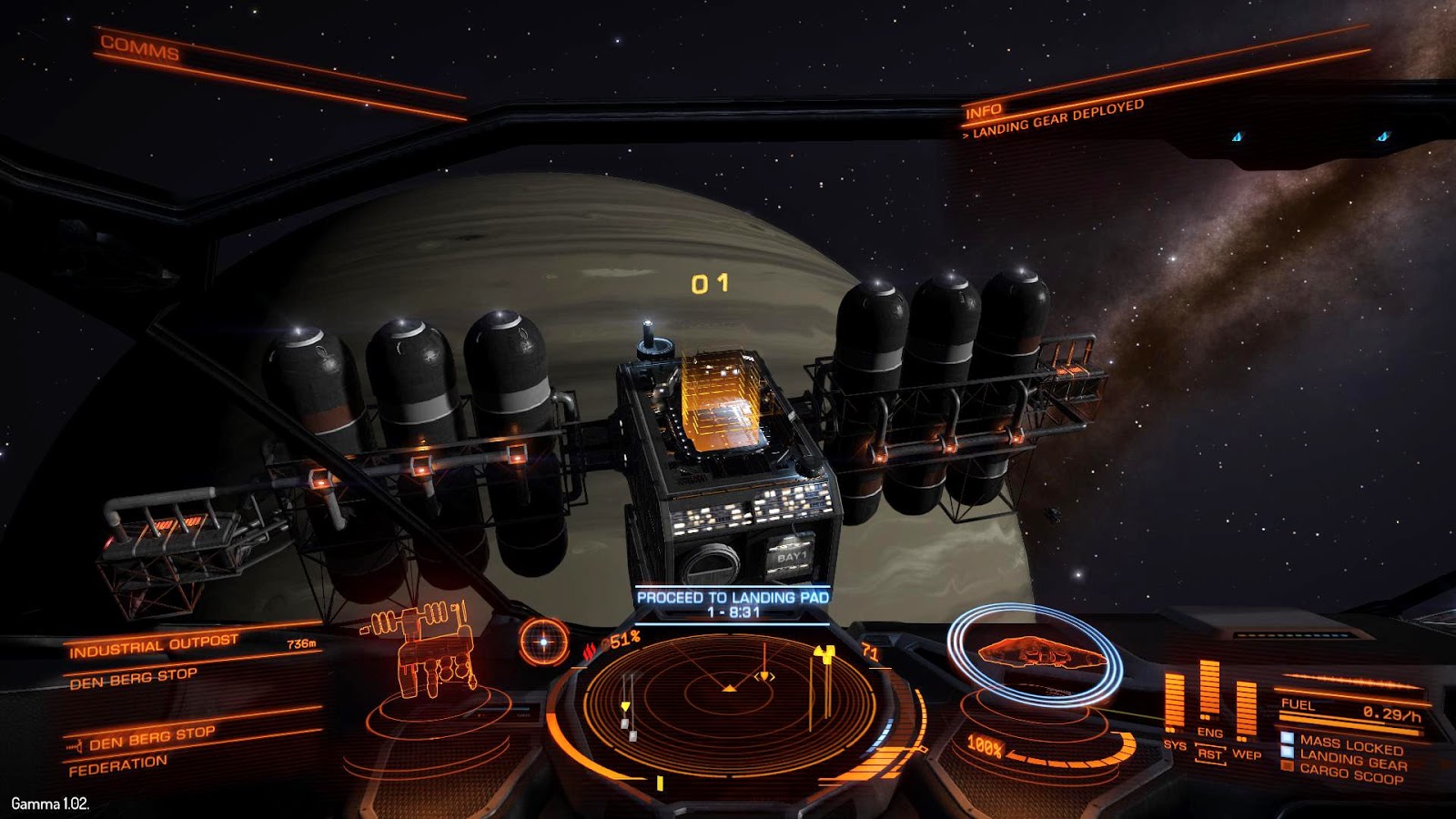The height and width of the screenshot is (819, 1456).
Task: Open the COMMS panel header
Action: 139,47
